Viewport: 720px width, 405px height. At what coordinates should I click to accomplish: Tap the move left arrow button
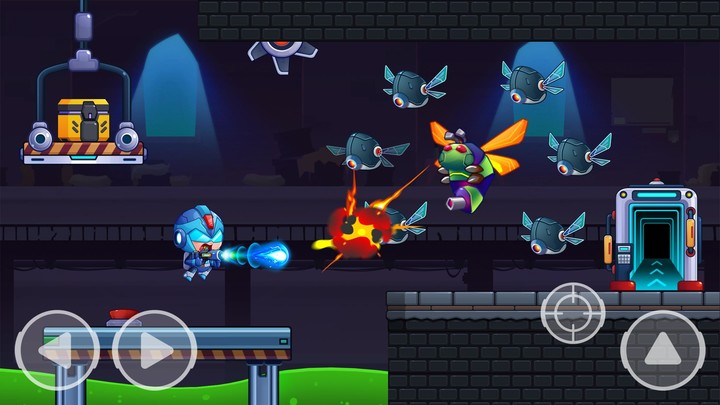pos(57,350)
